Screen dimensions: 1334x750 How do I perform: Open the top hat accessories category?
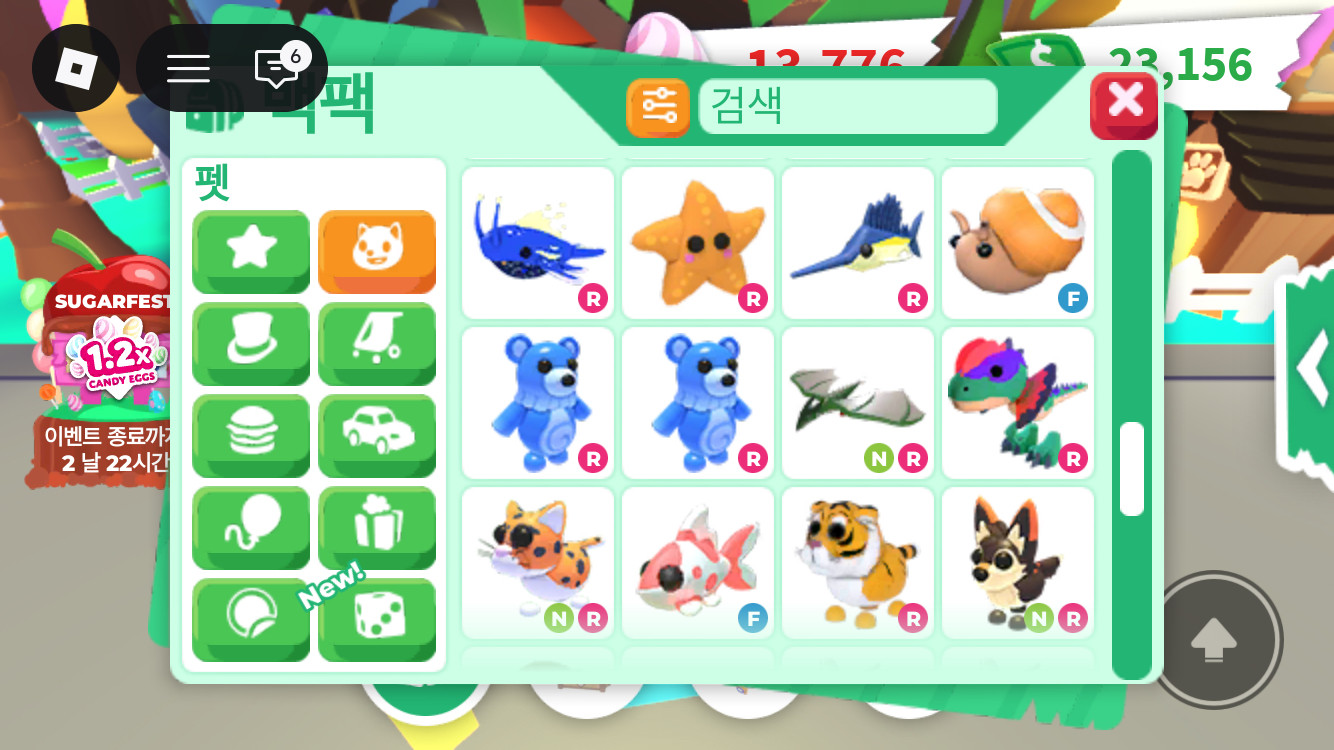click(251, 344)
